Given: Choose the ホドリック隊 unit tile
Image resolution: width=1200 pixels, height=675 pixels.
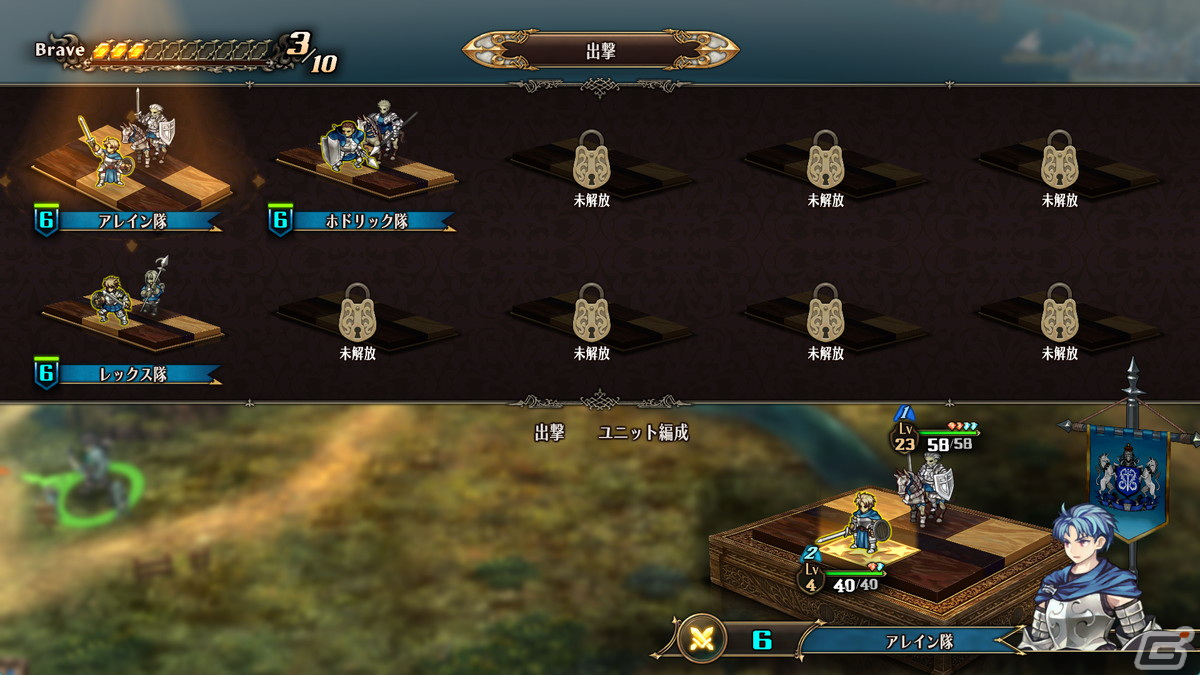Looking at the screenshot, I should (x=365, y=160).
